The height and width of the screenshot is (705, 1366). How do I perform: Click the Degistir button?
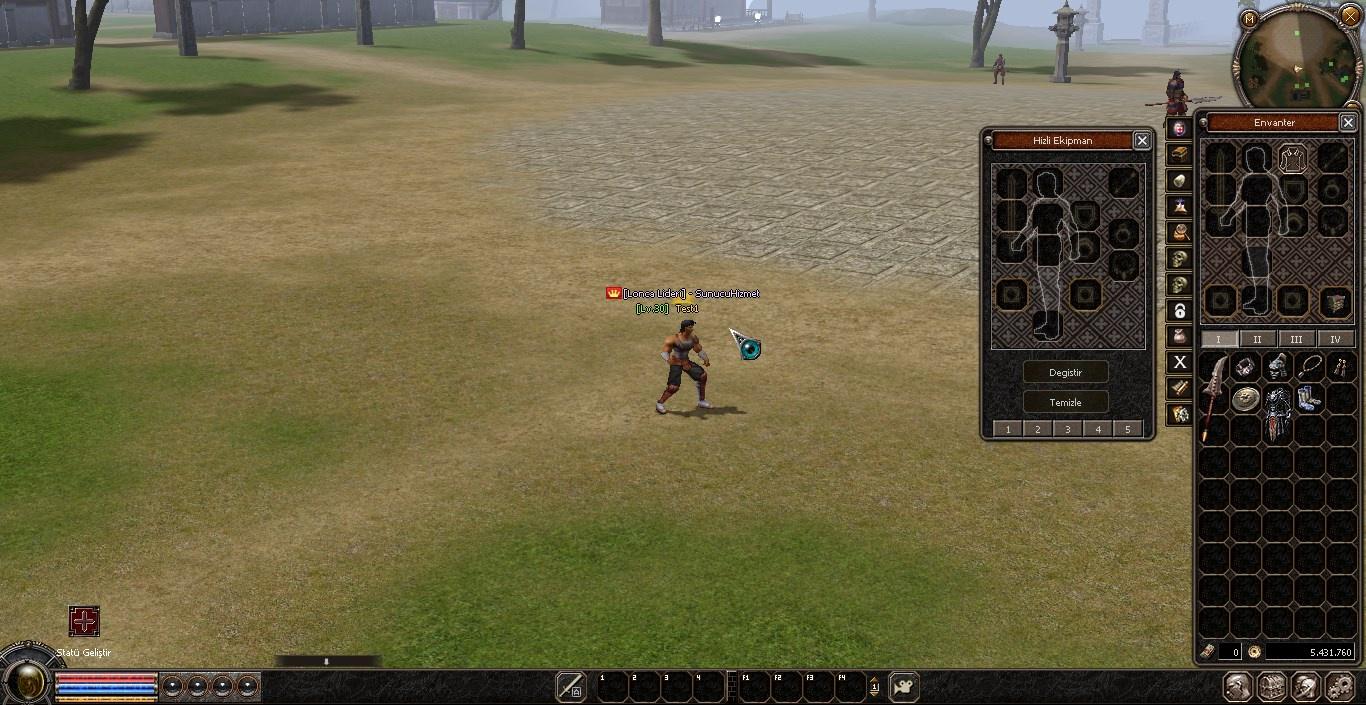(x=1065, y=372)
